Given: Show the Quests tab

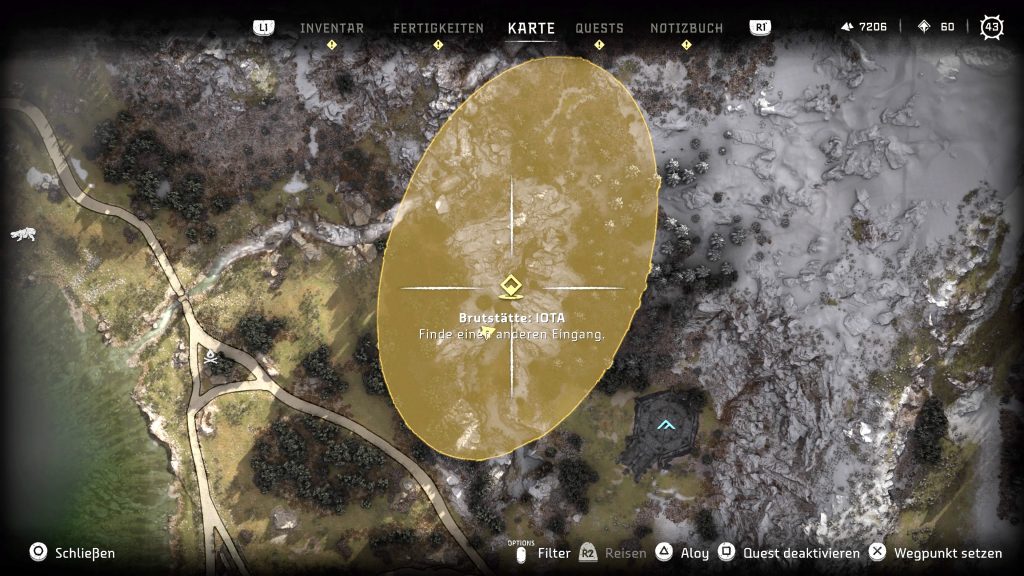Looking at the screenshot, I should [599, 28].
